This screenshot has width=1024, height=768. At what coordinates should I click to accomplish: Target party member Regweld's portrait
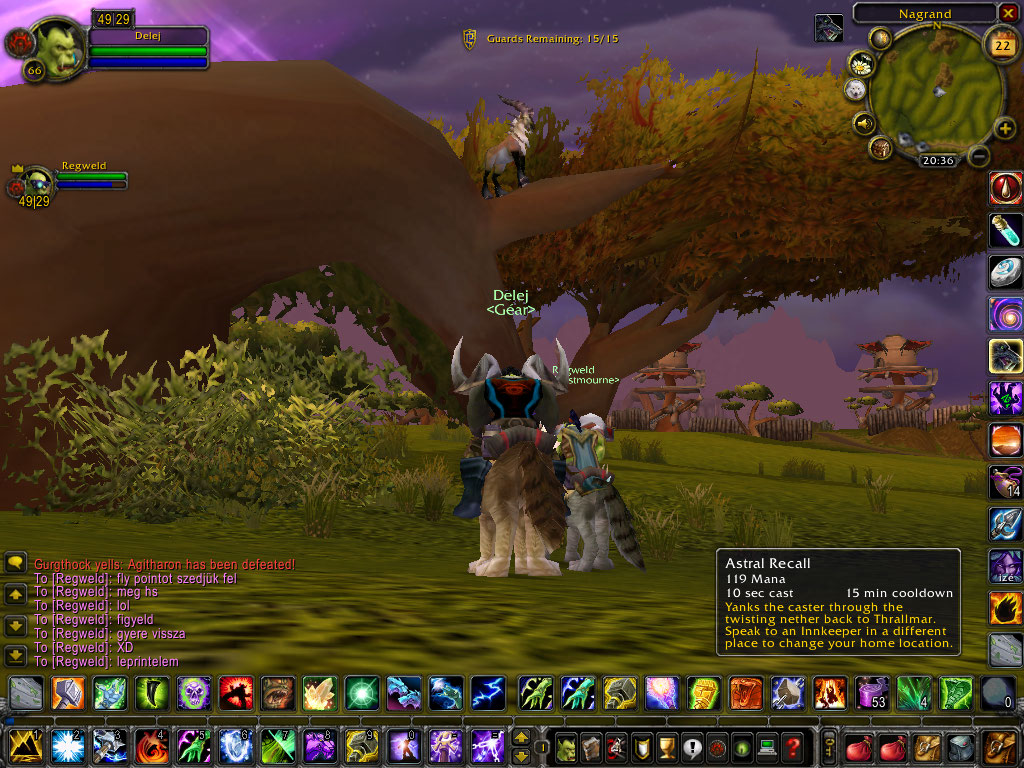click(38, 183)
